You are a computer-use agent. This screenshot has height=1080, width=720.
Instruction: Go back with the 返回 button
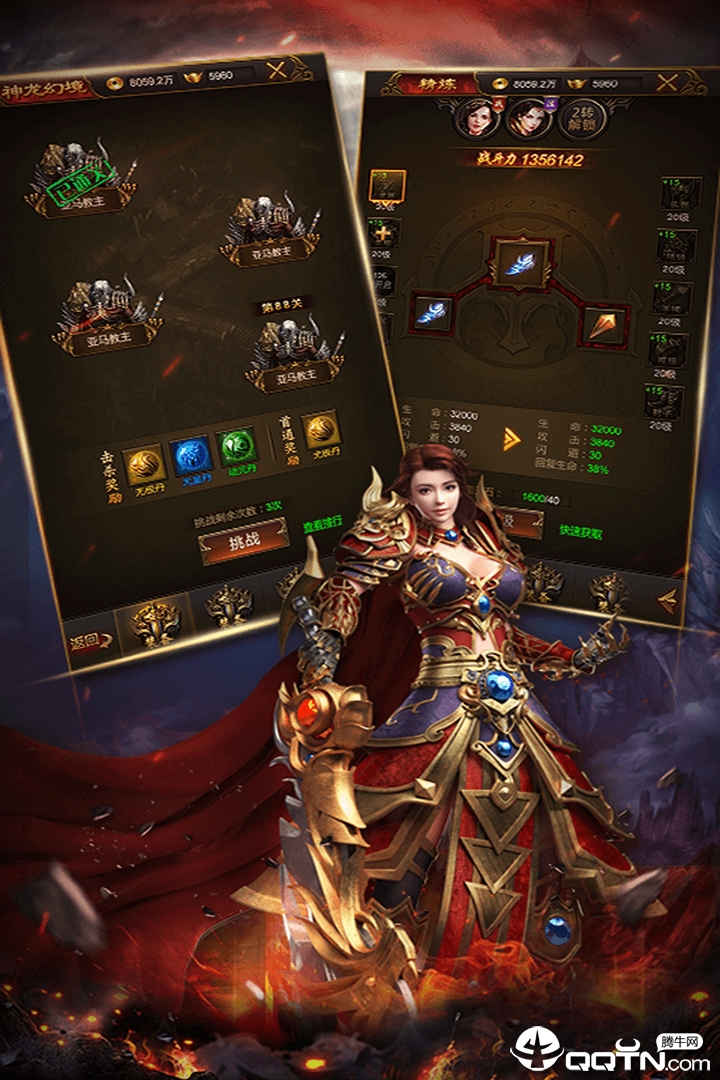tap(88, 643)
